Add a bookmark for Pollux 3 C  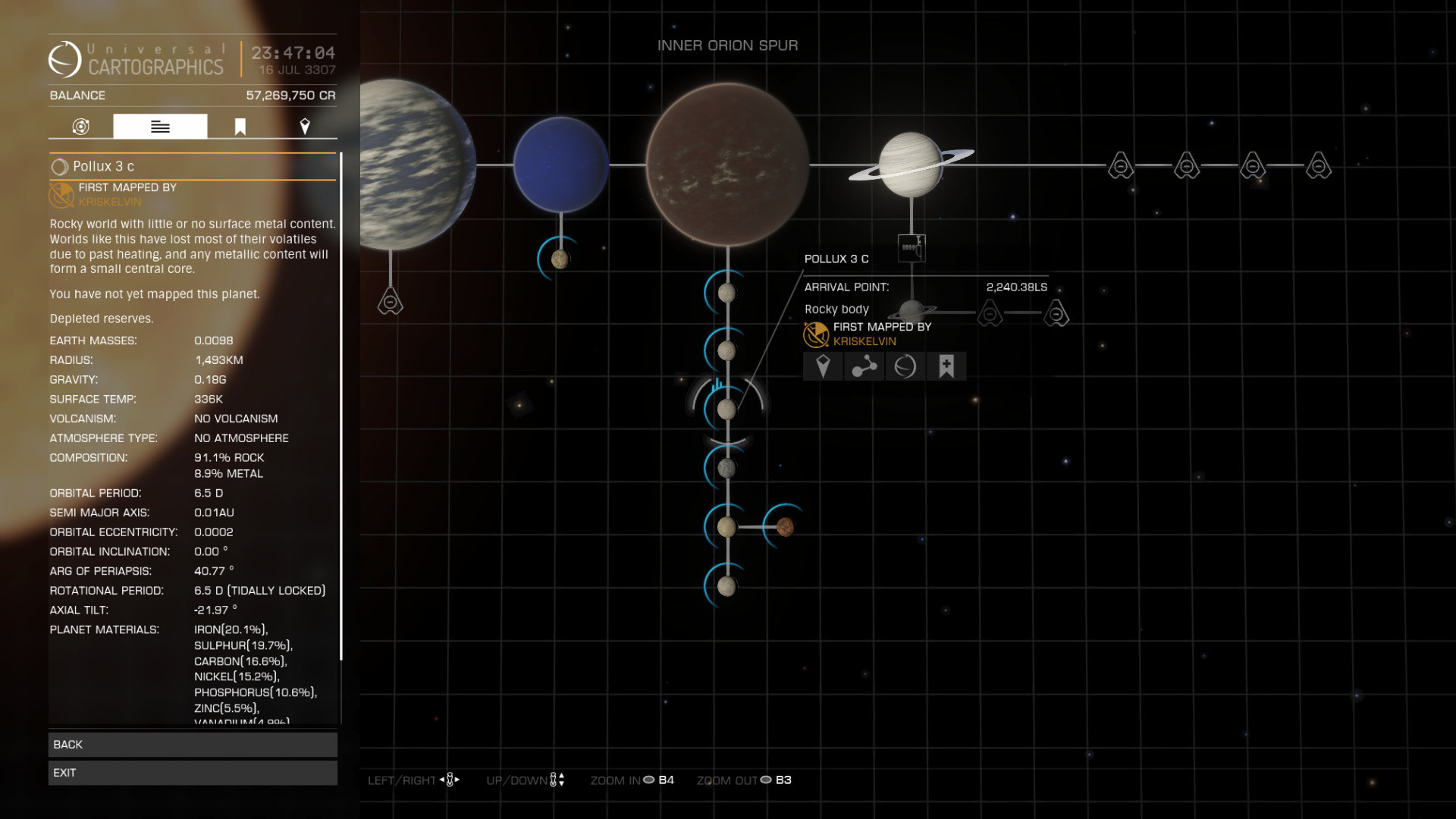tap(946, 367)
